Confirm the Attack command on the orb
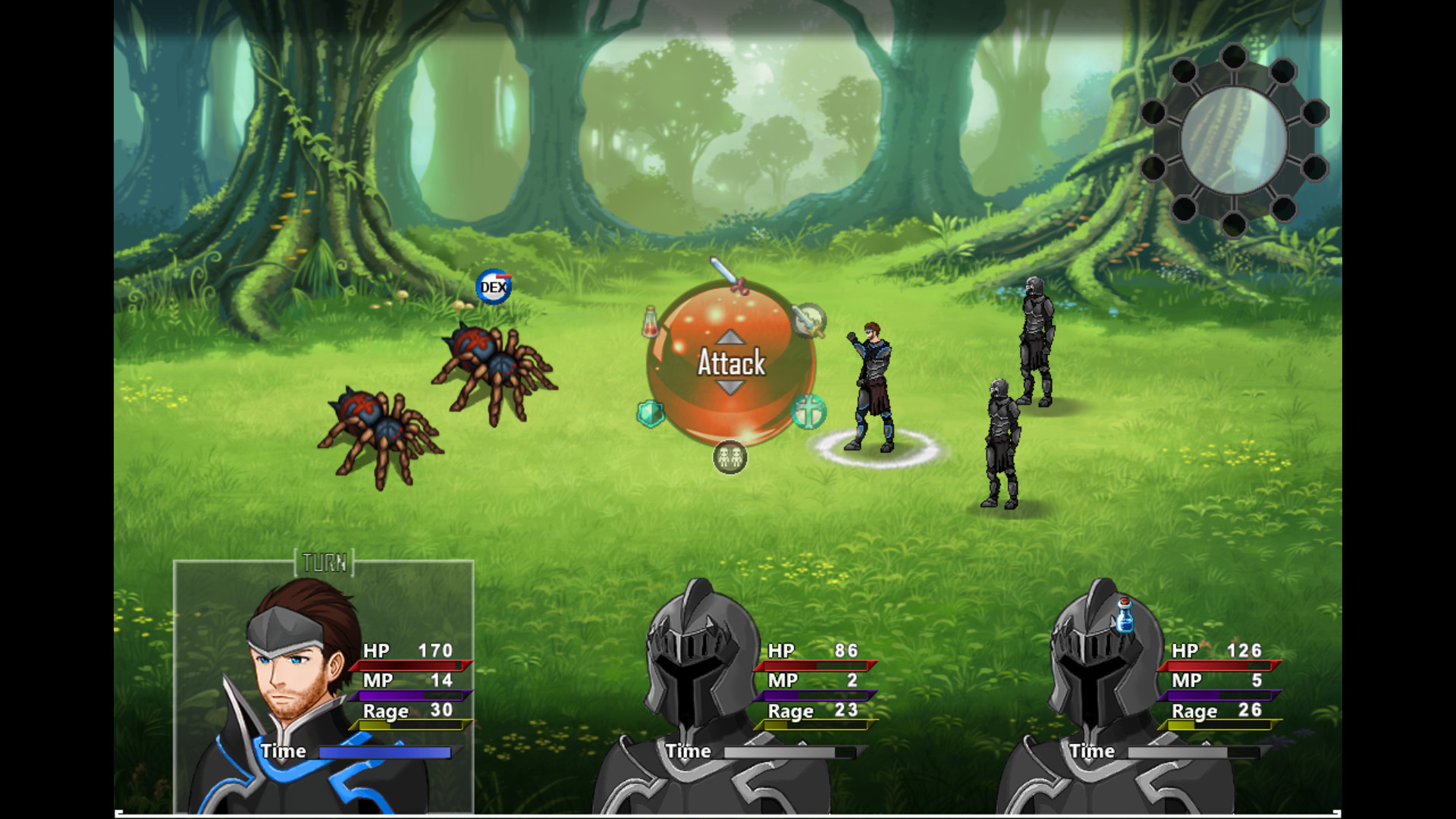The image size is (1456, 819). [729, 365]
